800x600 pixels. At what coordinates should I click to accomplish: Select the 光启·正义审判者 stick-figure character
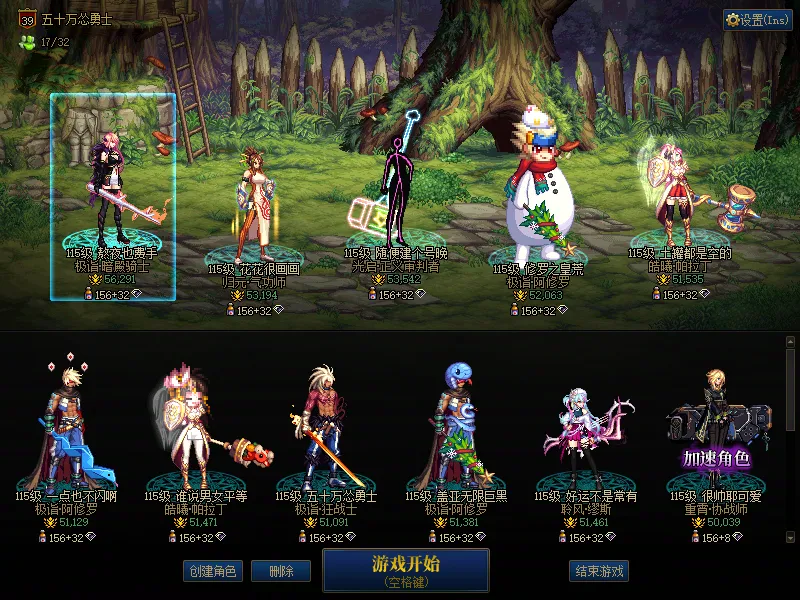tap(394, 195)
